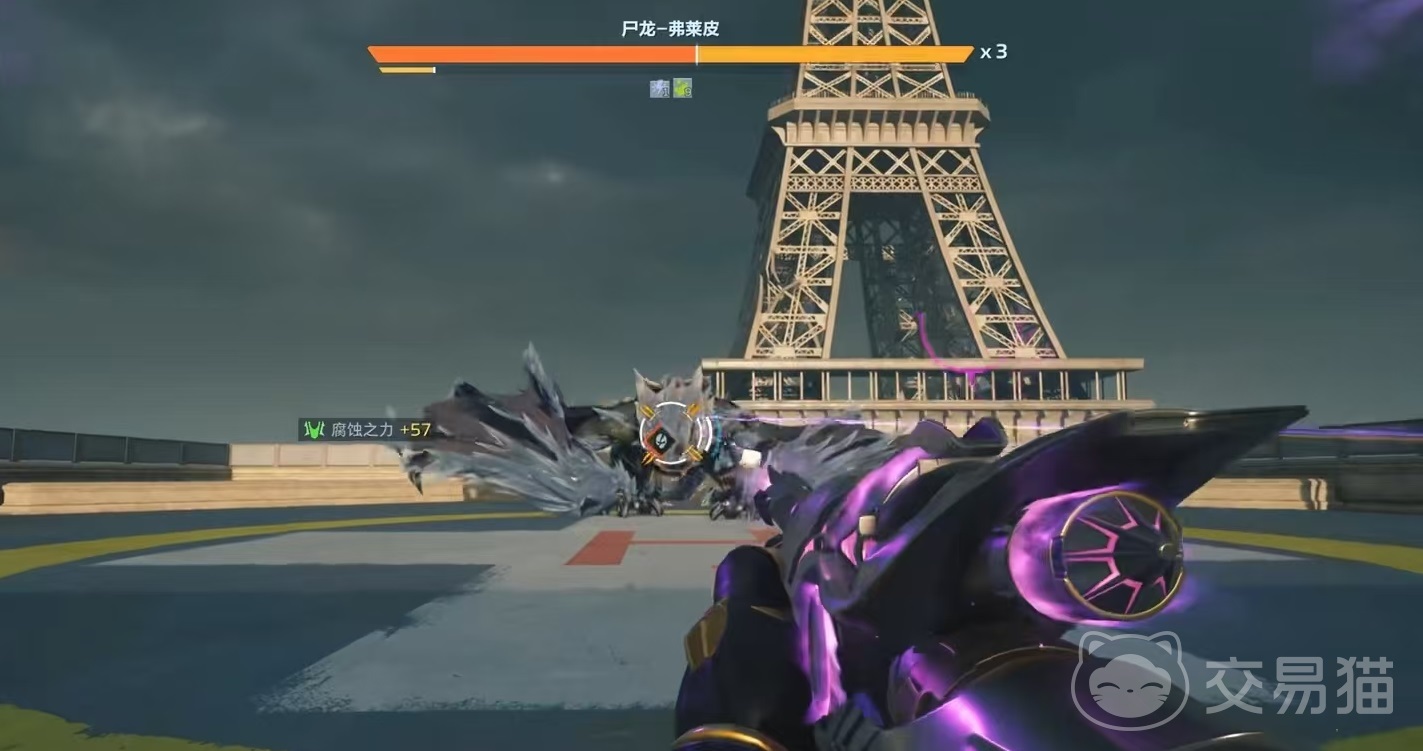The height and width of the screenshot is (751, 1423).
Task: Select the lightning status icon under the boss bar
Action: pos(659,88)
